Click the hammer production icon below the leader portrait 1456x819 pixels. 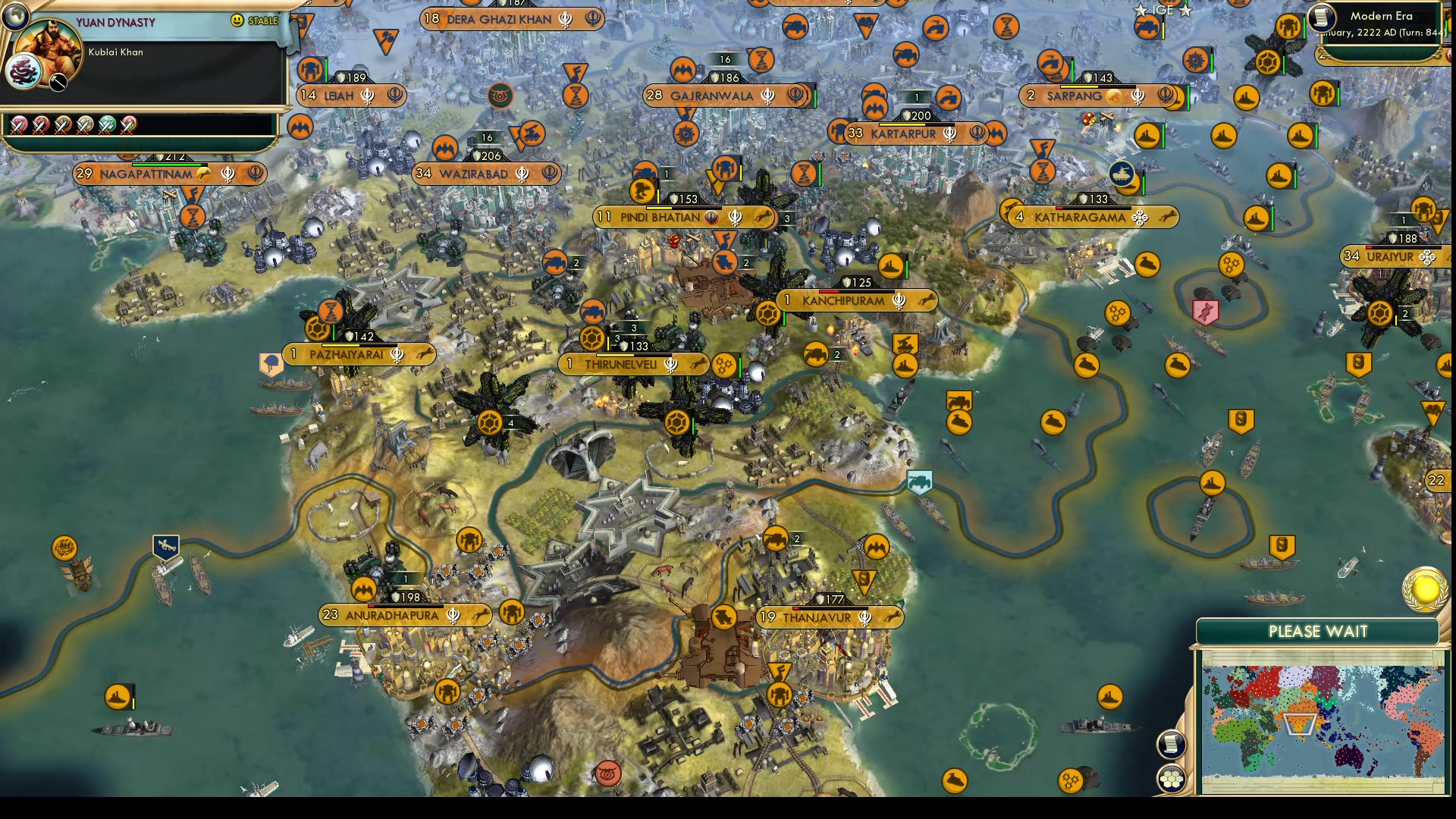click(x=57, y=83)
